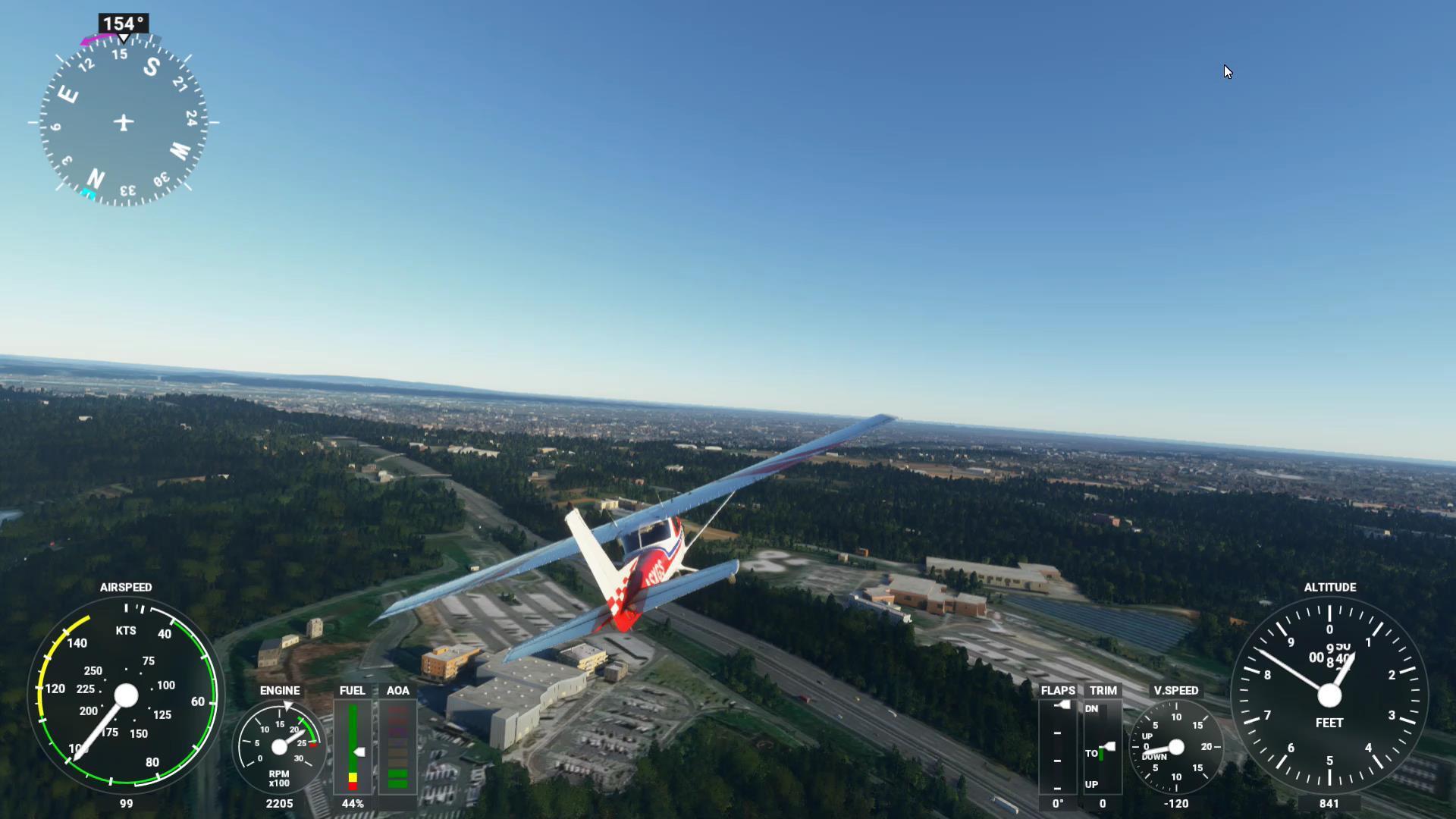Click the trim indicator bar
Image resolution: width=1456 pixels, height=819 pixels.
pyautogui.click(x=1102, y=747)
